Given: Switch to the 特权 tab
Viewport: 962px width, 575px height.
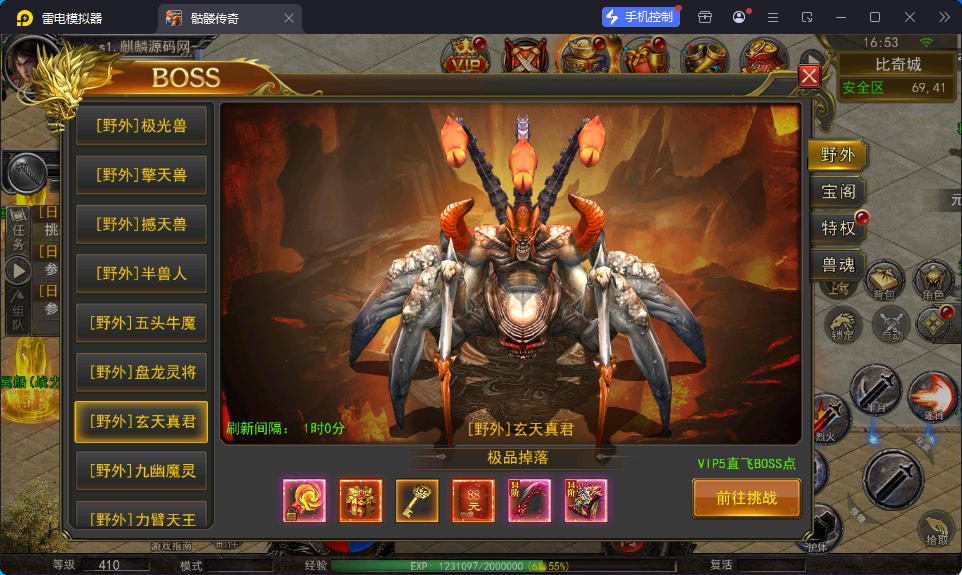Looking at the screenshot, I should pyautogui.click(x=838, y=228).
